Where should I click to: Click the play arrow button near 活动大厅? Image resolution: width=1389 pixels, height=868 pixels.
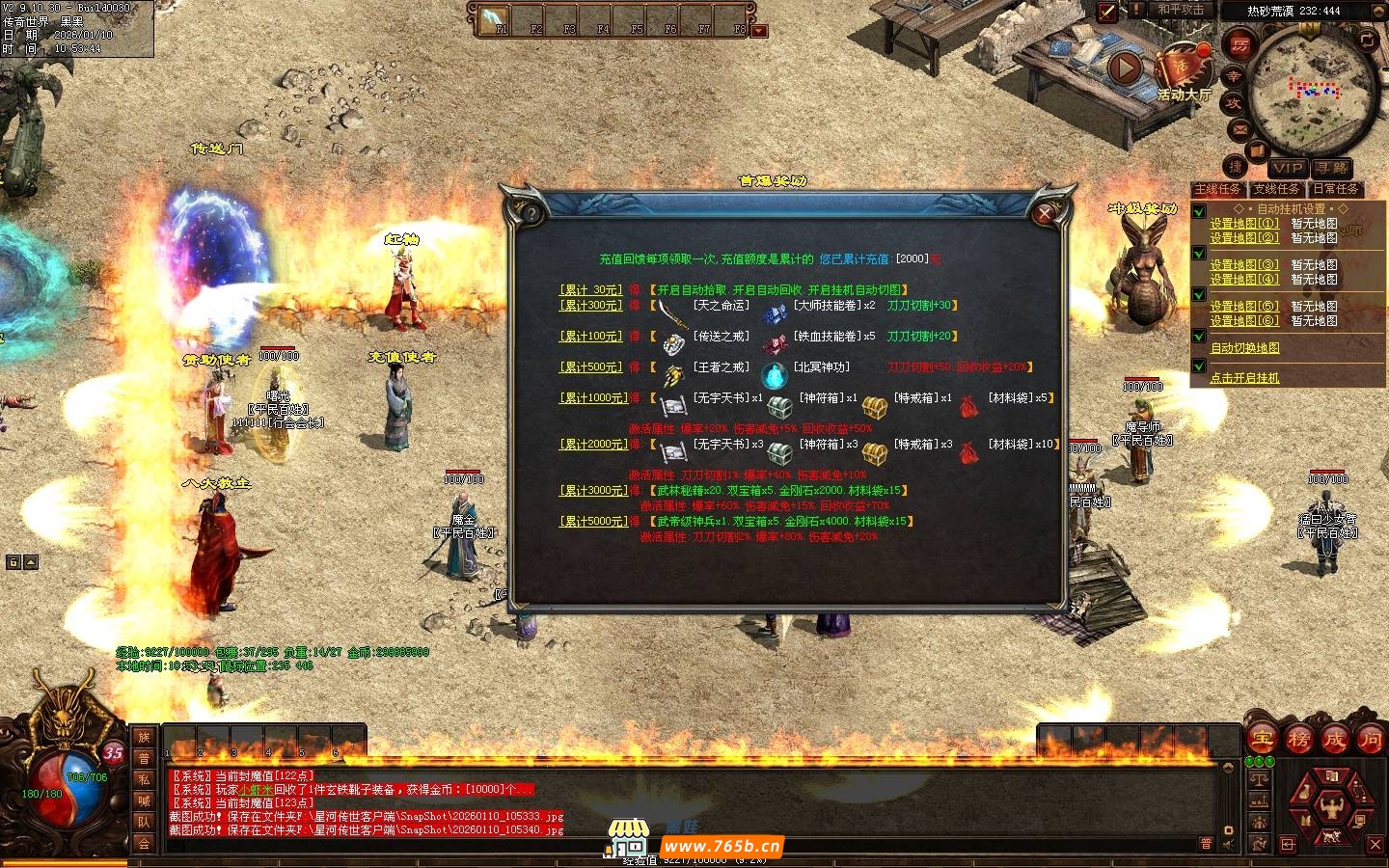pyautogui.click(x=1125, y=68)
